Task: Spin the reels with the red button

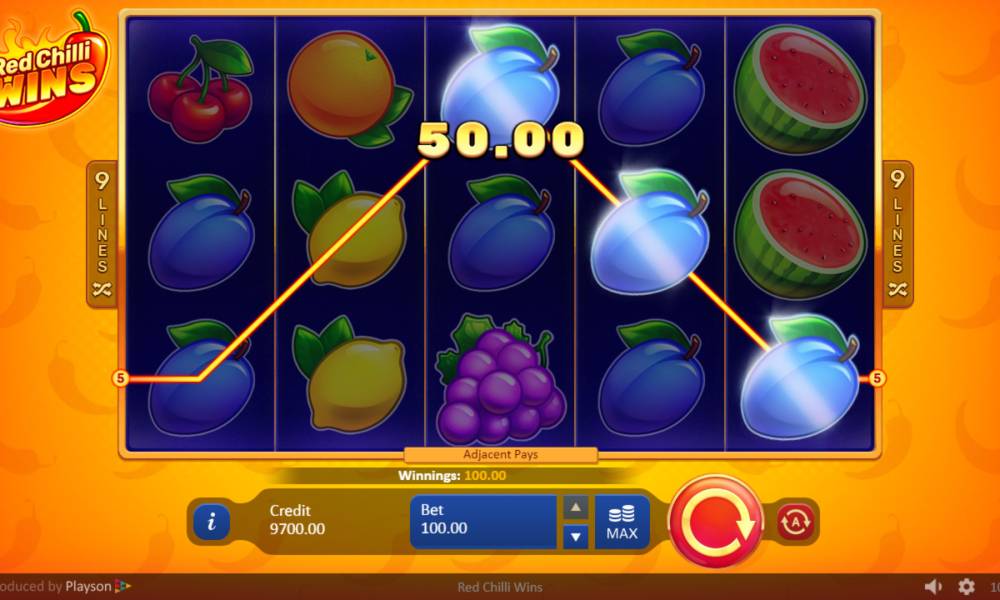Action: tap(716, 521)
